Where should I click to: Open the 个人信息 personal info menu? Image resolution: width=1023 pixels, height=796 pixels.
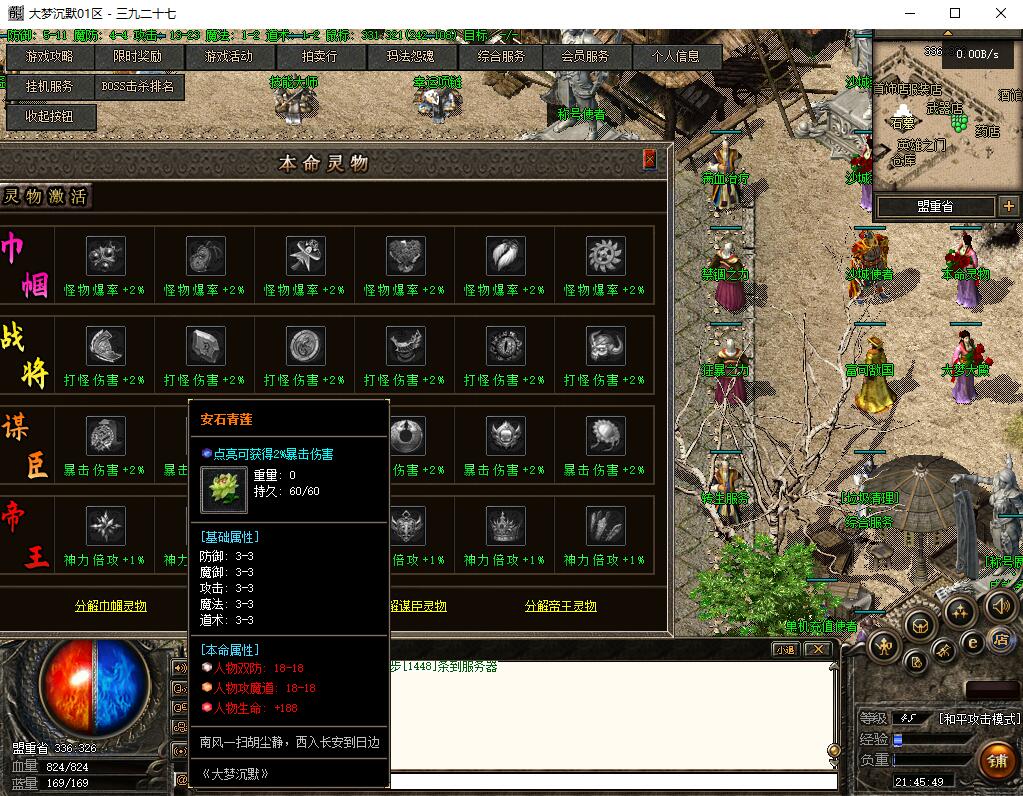pos(676,57)
